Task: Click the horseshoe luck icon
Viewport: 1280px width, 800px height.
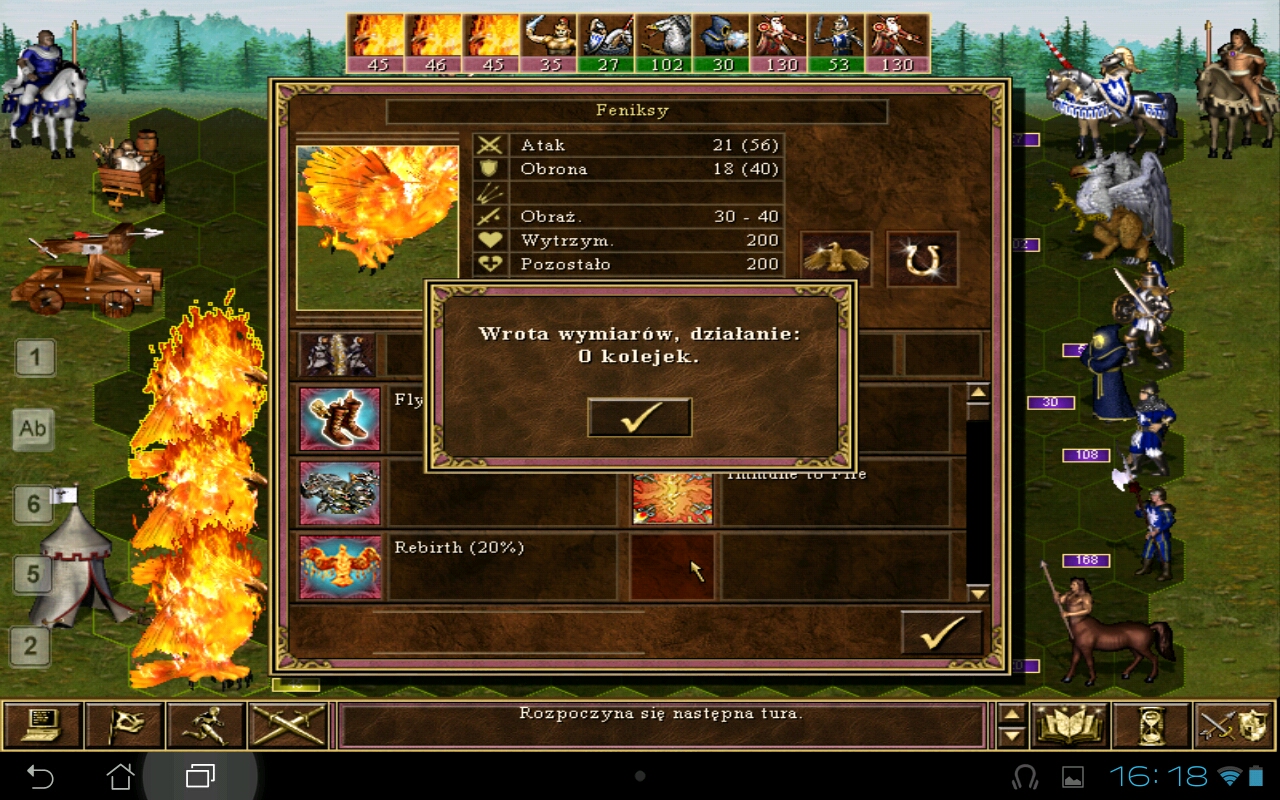Action: tap(922, 259)
